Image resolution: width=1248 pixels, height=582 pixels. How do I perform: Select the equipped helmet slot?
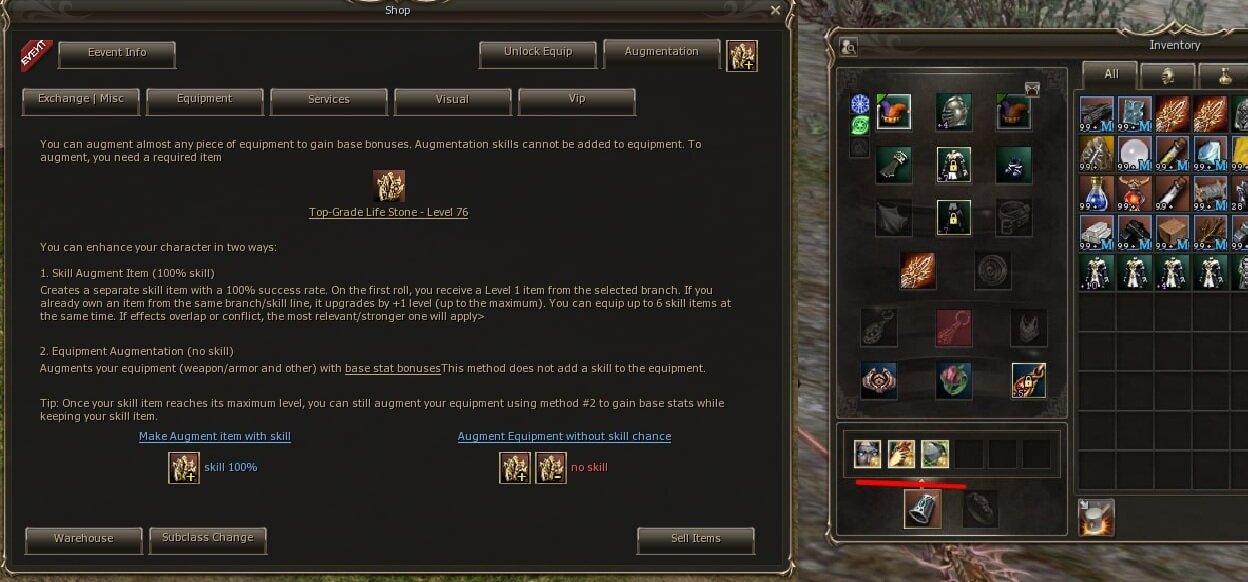click(953, 112)
